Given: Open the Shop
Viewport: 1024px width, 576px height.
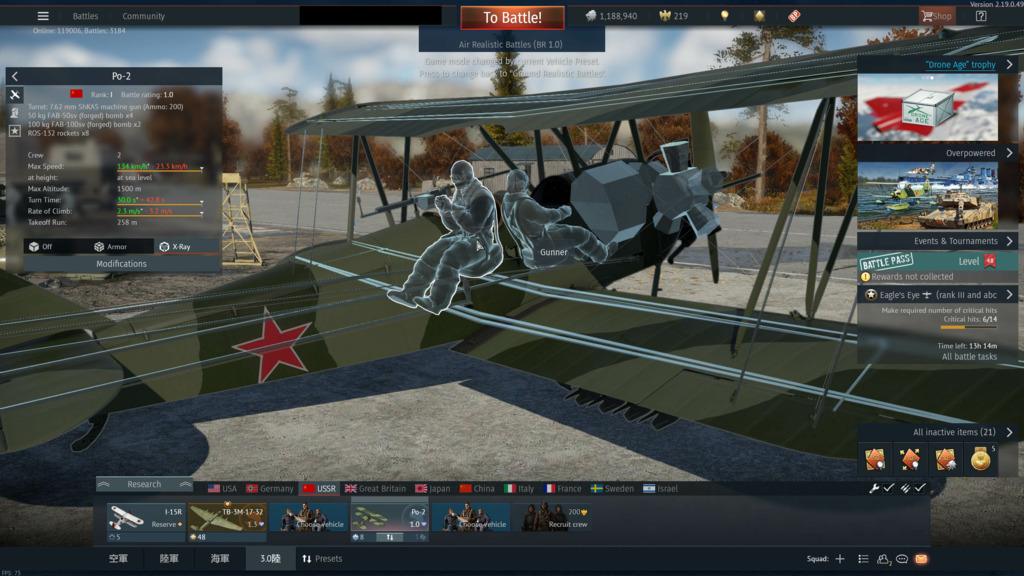Looking at the screenshot, I should (937, 16).
